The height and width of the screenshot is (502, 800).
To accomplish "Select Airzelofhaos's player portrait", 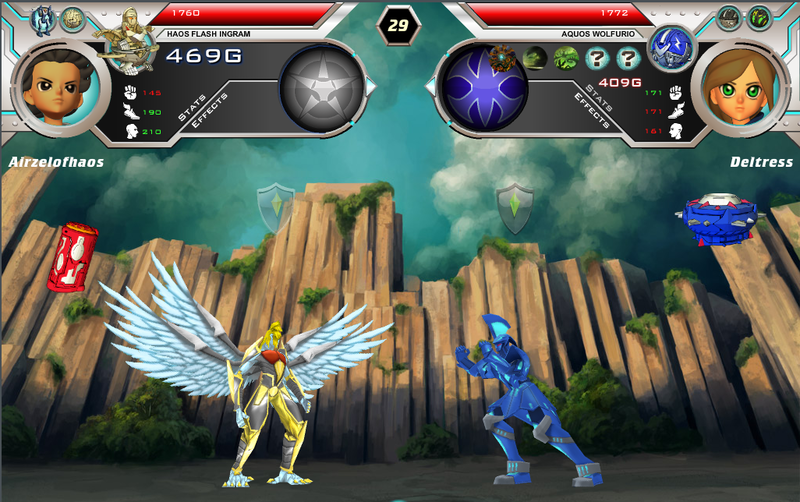I will pos(54,88).
